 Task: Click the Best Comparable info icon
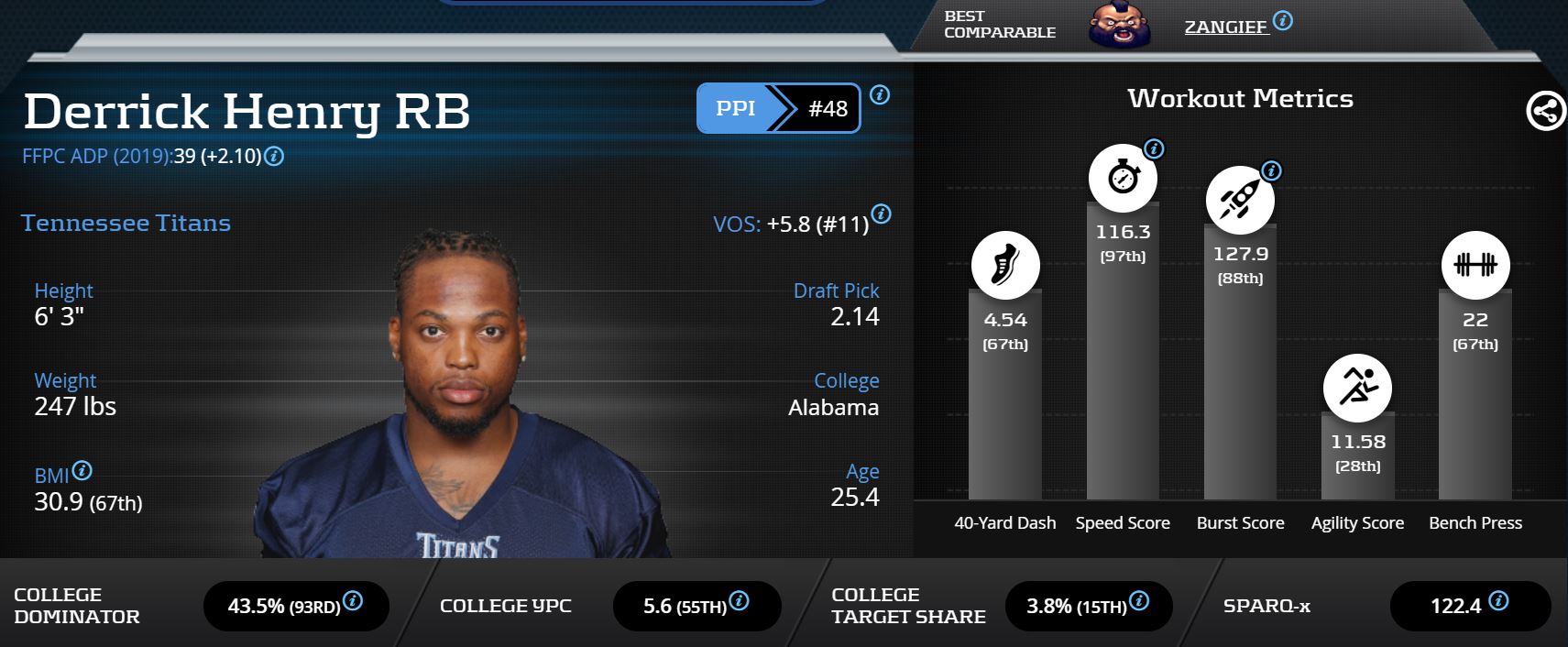[1283, 20]
